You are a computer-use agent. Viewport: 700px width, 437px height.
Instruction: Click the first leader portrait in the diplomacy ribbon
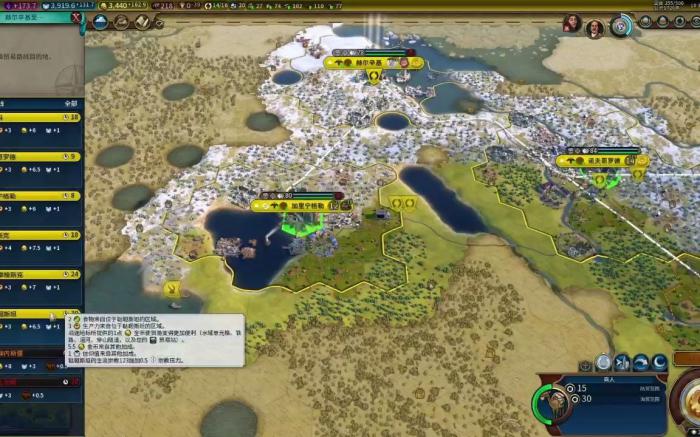(571, 23)
